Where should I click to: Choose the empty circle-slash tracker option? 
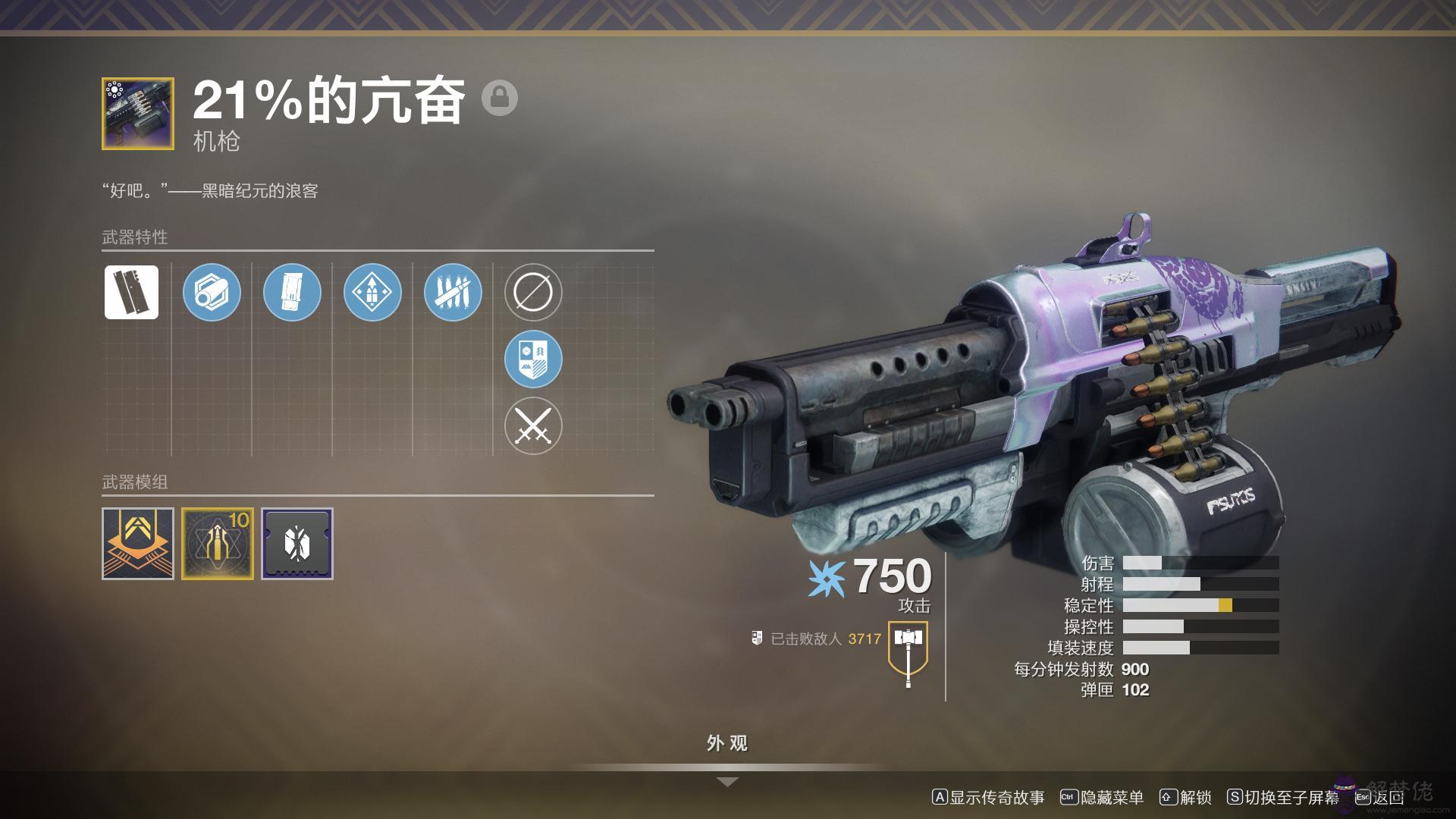click(x=533, y=292)
